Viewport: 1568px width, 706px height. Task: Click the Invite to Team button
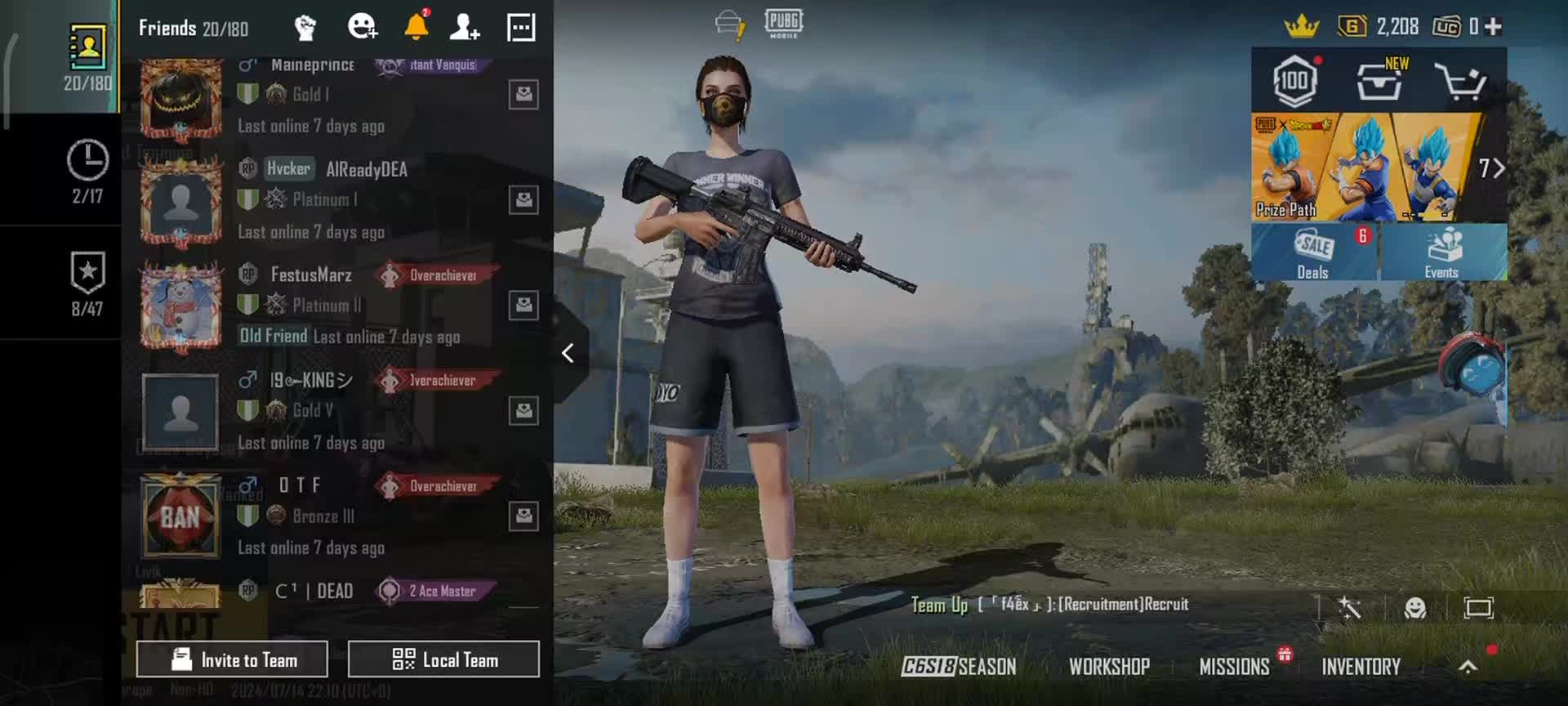232,659
